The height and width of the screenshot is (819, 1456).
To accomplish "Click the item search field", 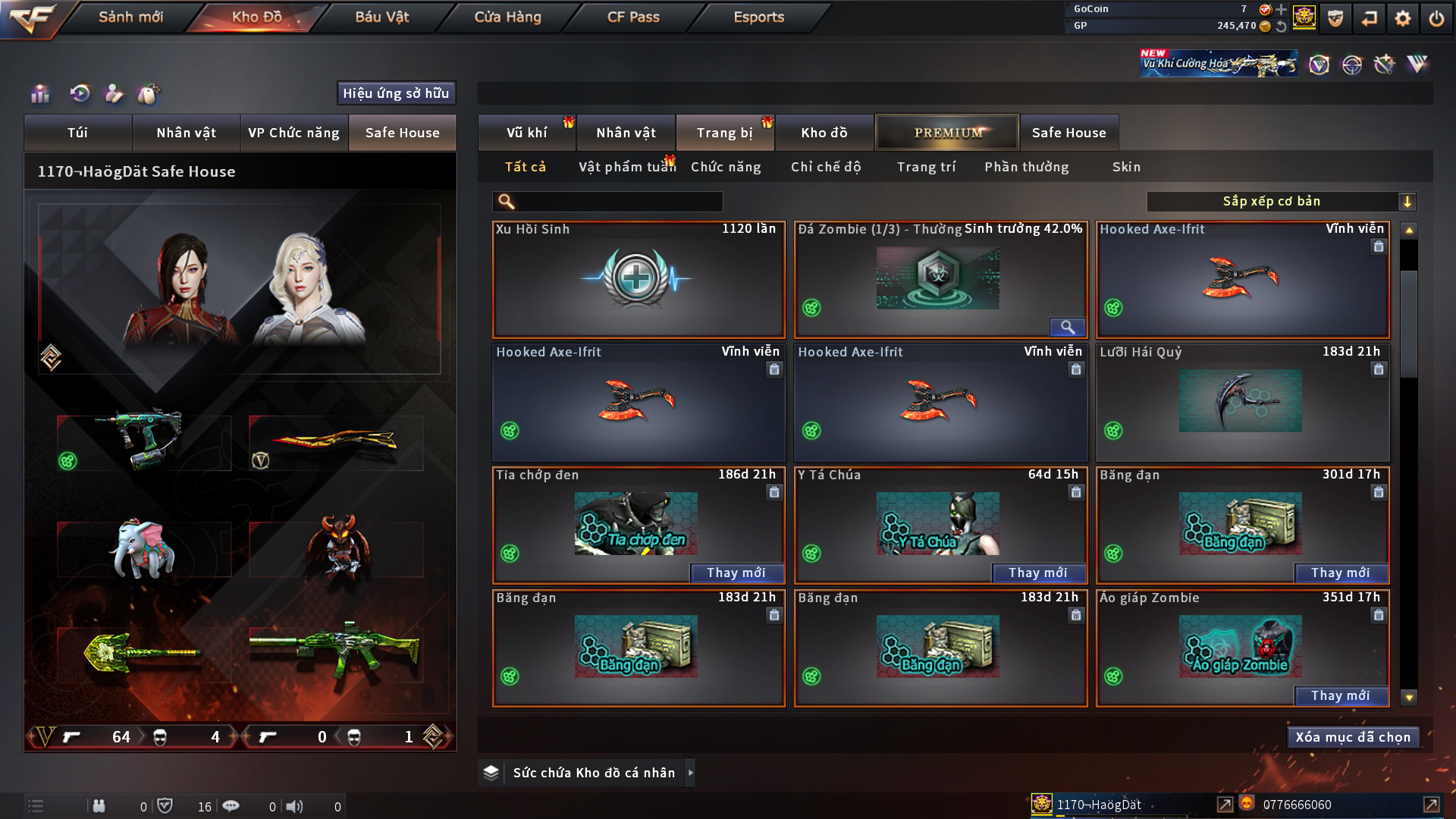I will coord(618,202).
